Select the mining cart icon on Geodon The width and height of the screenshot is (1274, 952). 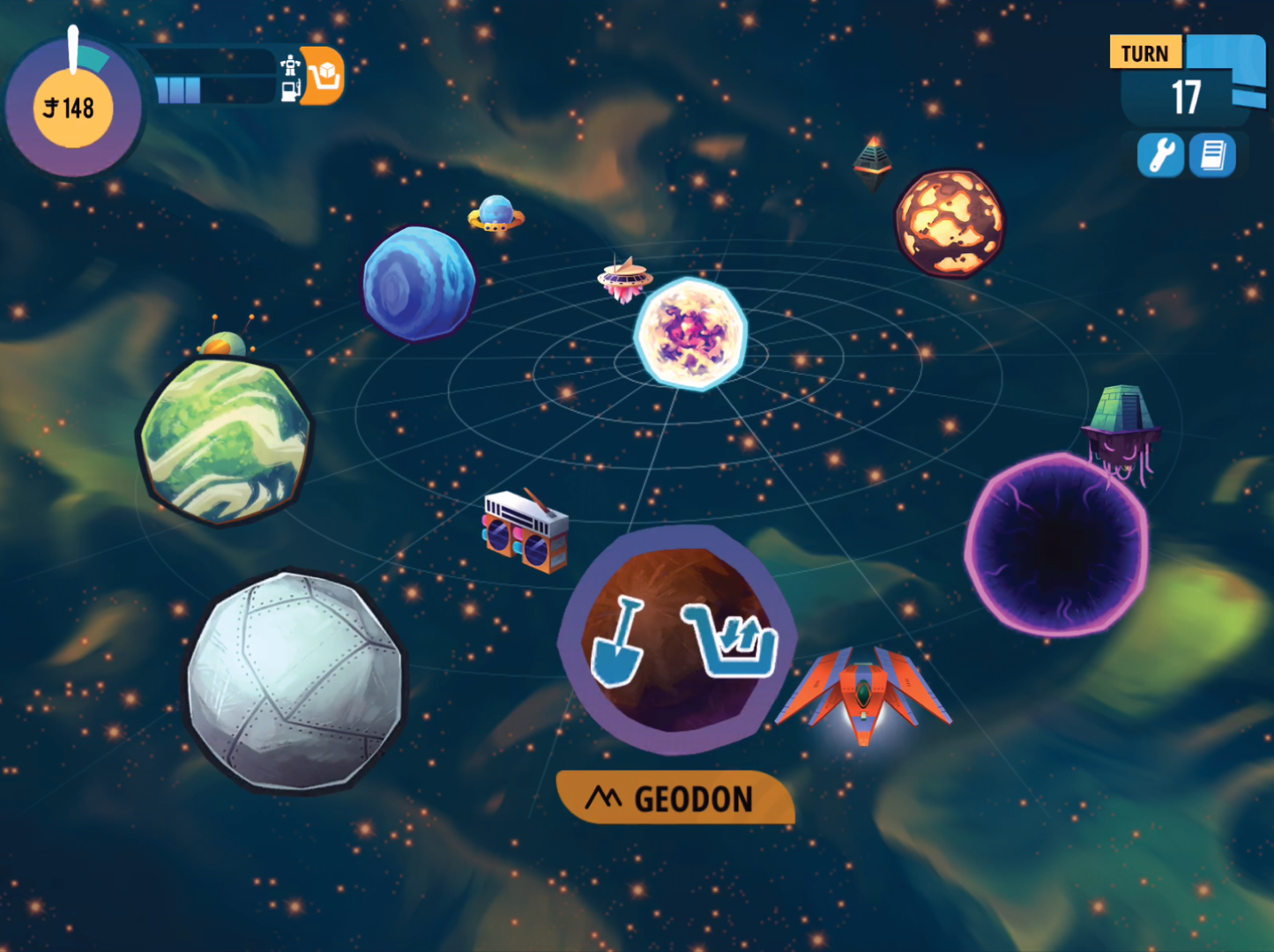[x=730, y=643]
